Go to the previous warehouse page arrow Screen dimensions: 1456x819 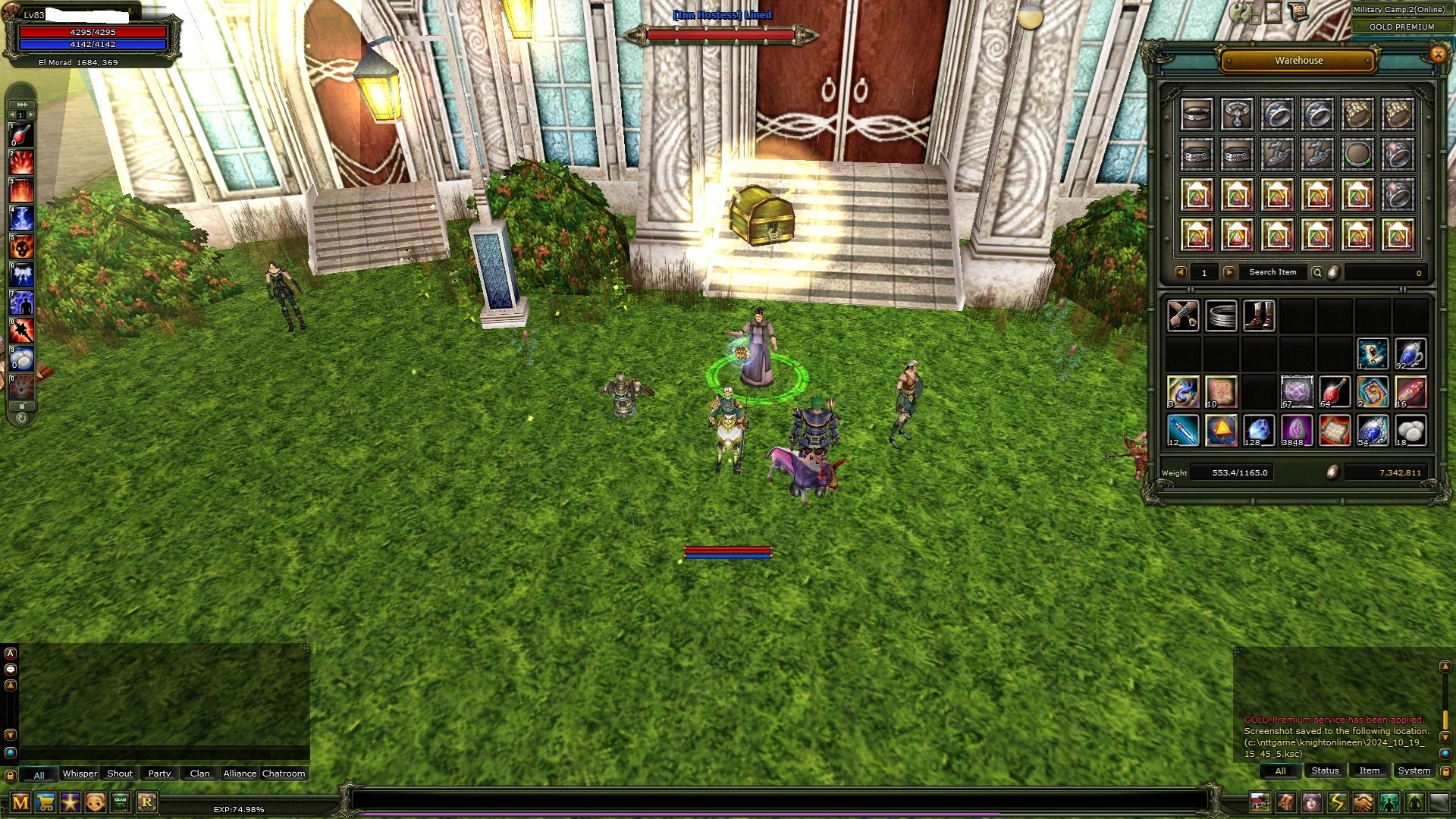click(x=1181, y=272)
